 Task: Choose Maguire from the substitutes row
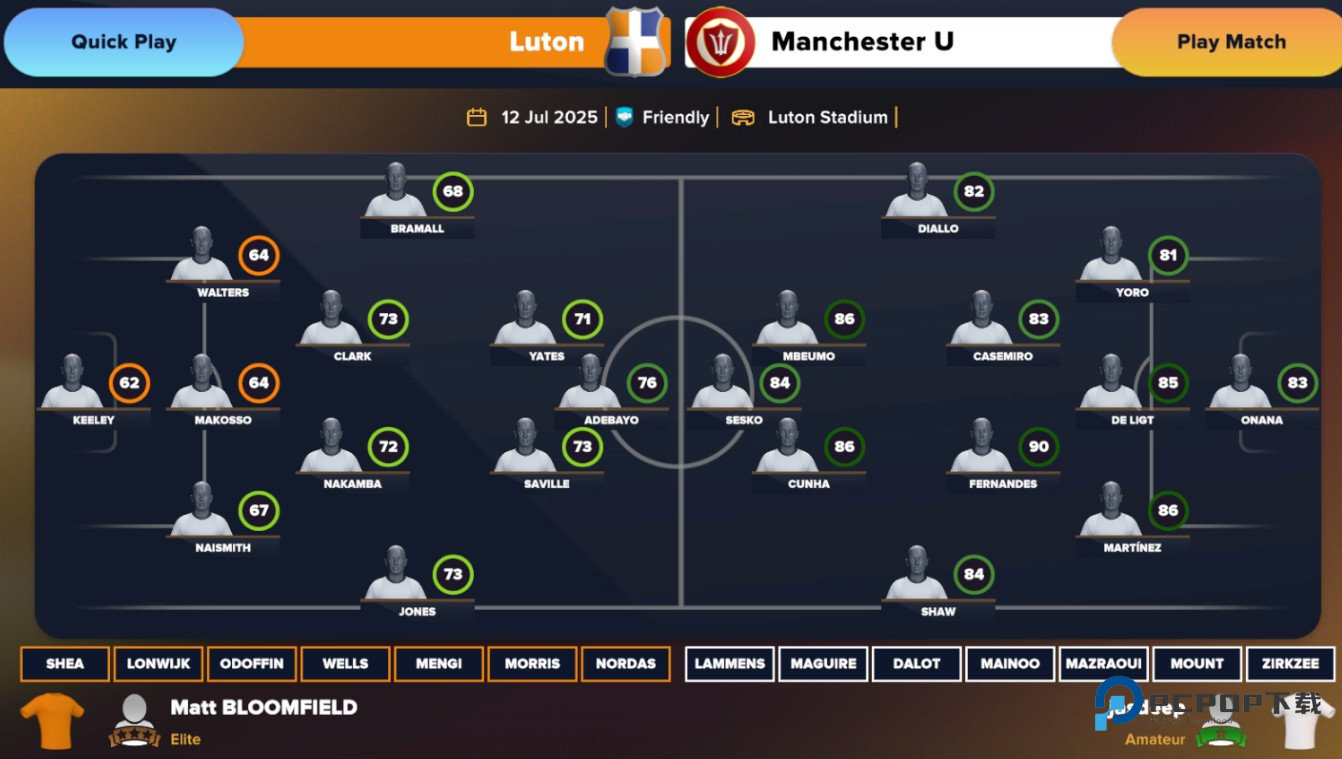pyautogui.click(x=823, y=663)
